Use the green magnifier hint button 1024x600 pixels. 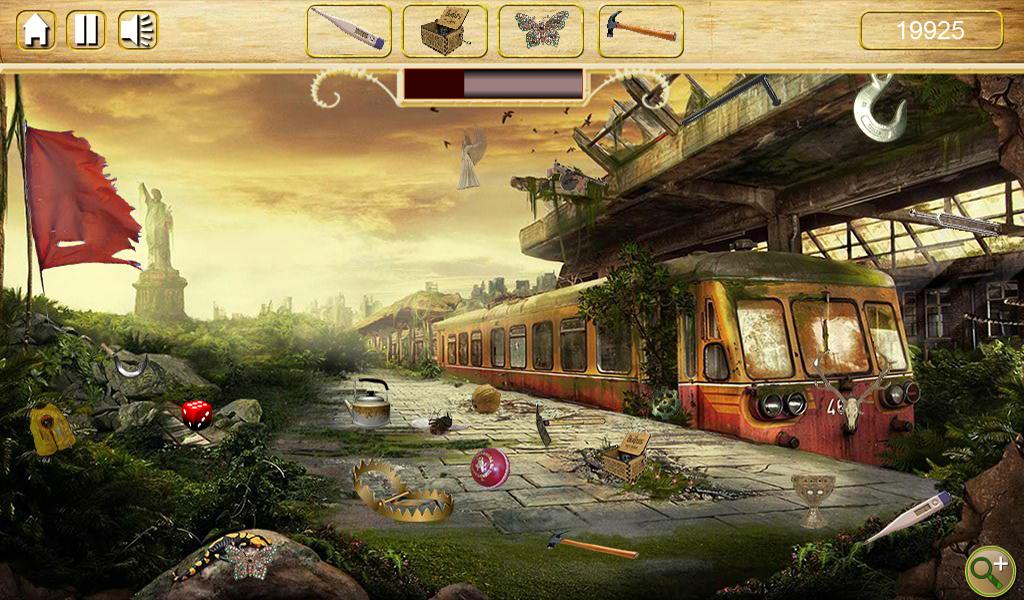(x=989, y=570)
